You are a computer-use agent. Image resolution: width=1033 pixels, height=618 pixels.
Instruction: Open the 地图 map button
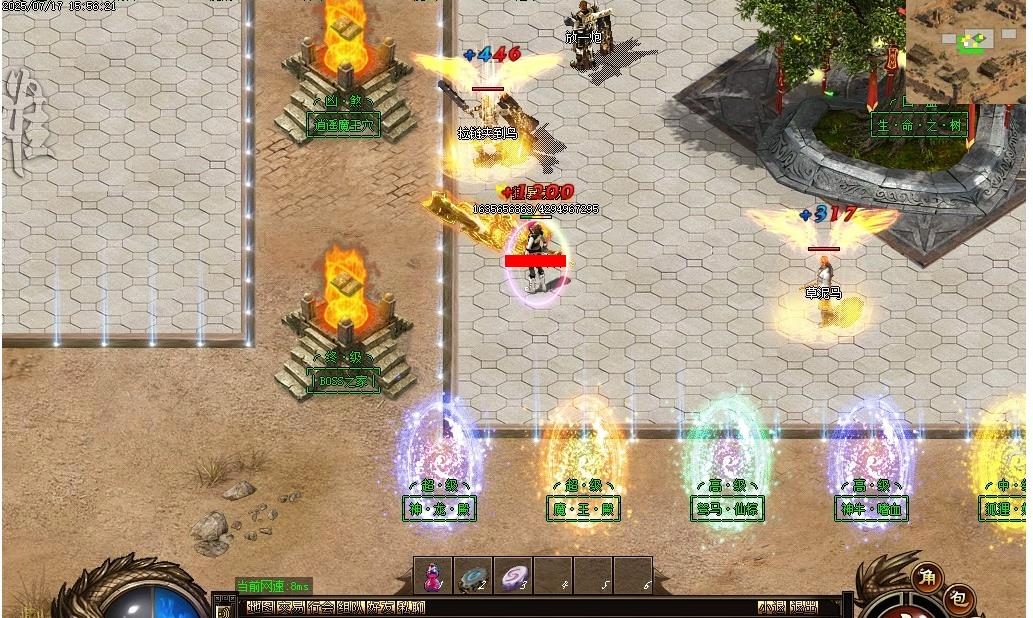pyautogui.click(x=260, y=607)
